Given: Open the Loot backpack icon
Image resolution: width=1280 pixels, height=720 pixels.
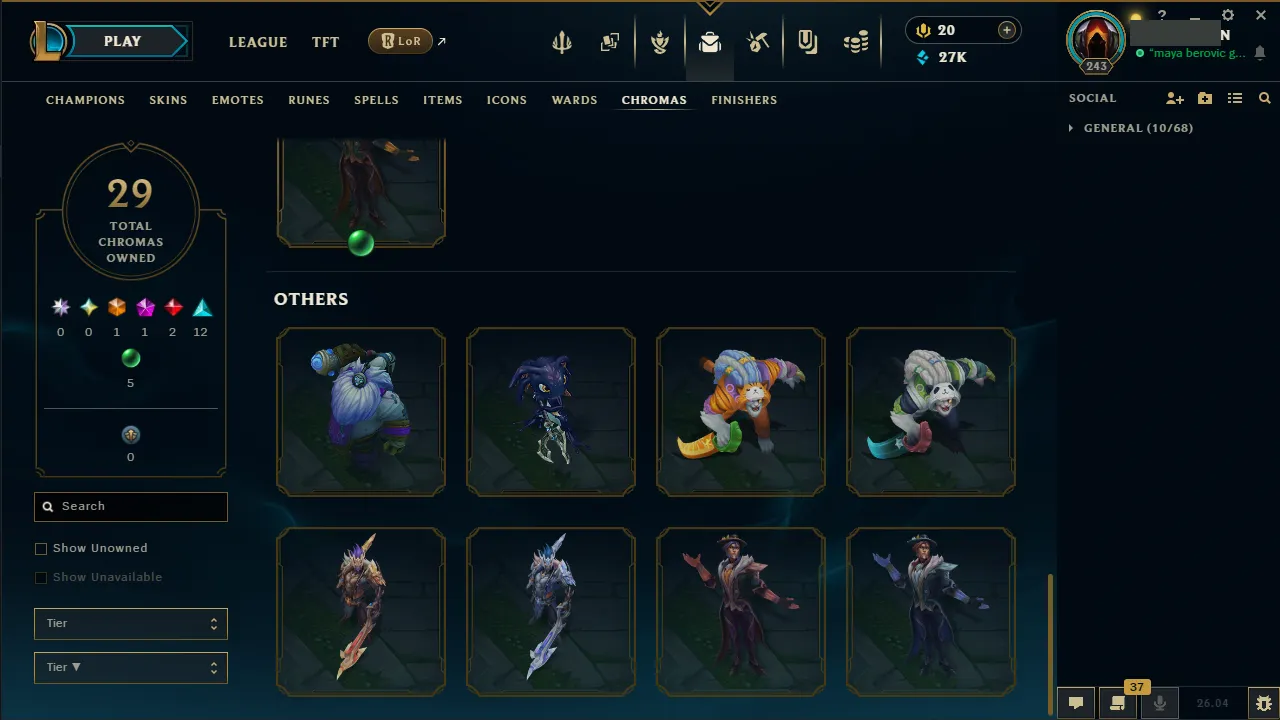Looking at the screenshot, I should (710, 42).
